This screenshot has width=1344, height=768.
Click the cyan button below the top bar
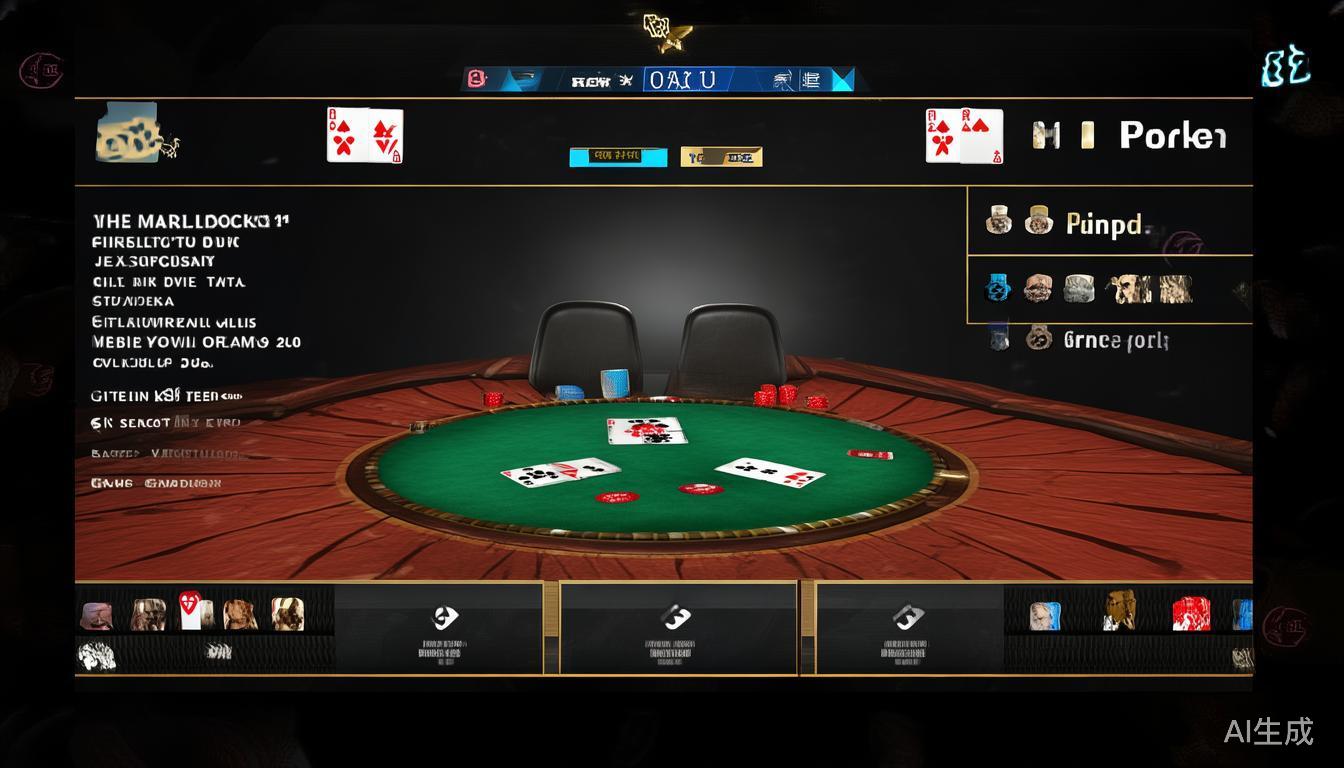(618, 156)
